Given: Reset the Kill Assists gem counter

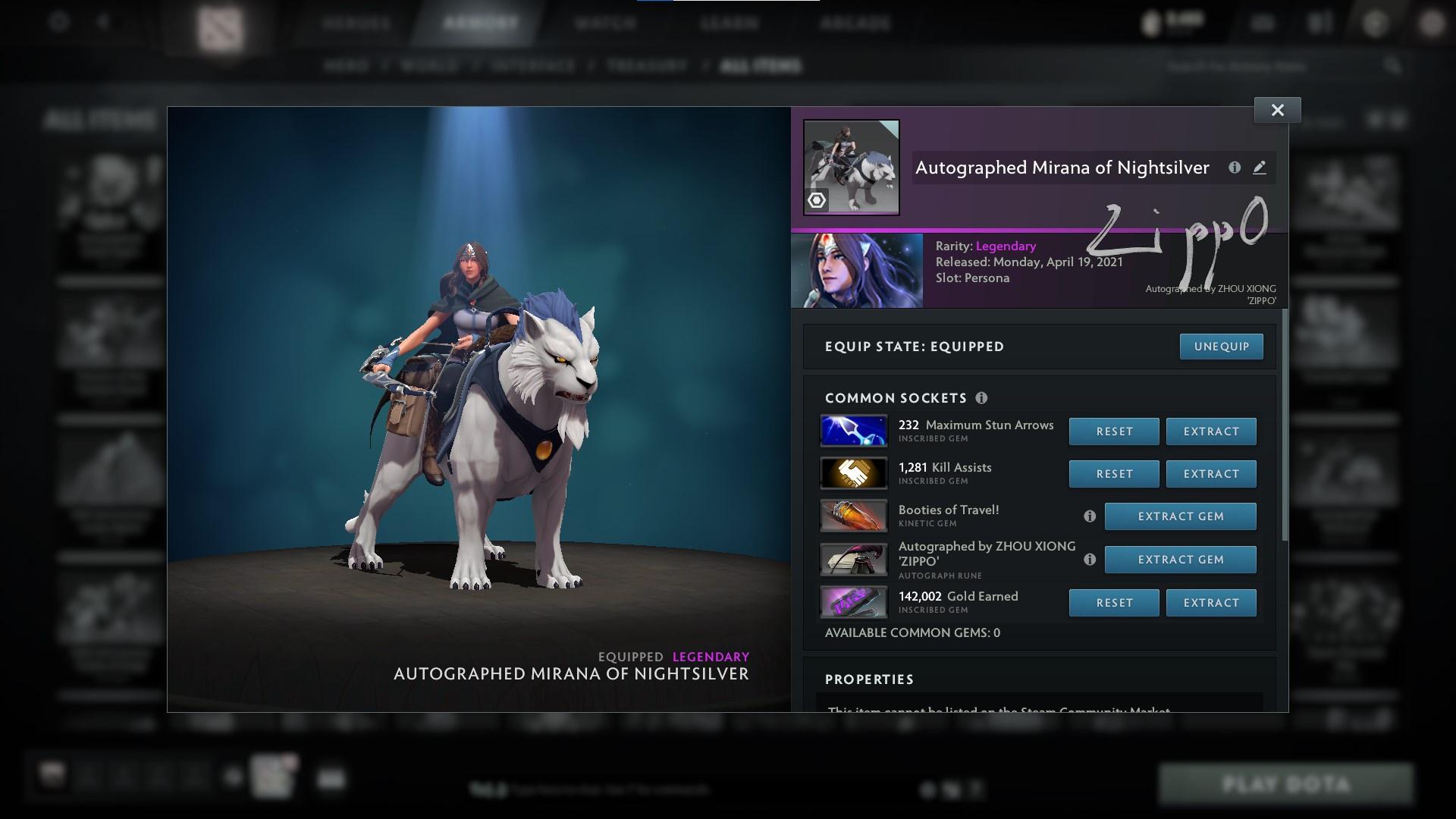Looking at the screenshot, I should point(1113,473).
